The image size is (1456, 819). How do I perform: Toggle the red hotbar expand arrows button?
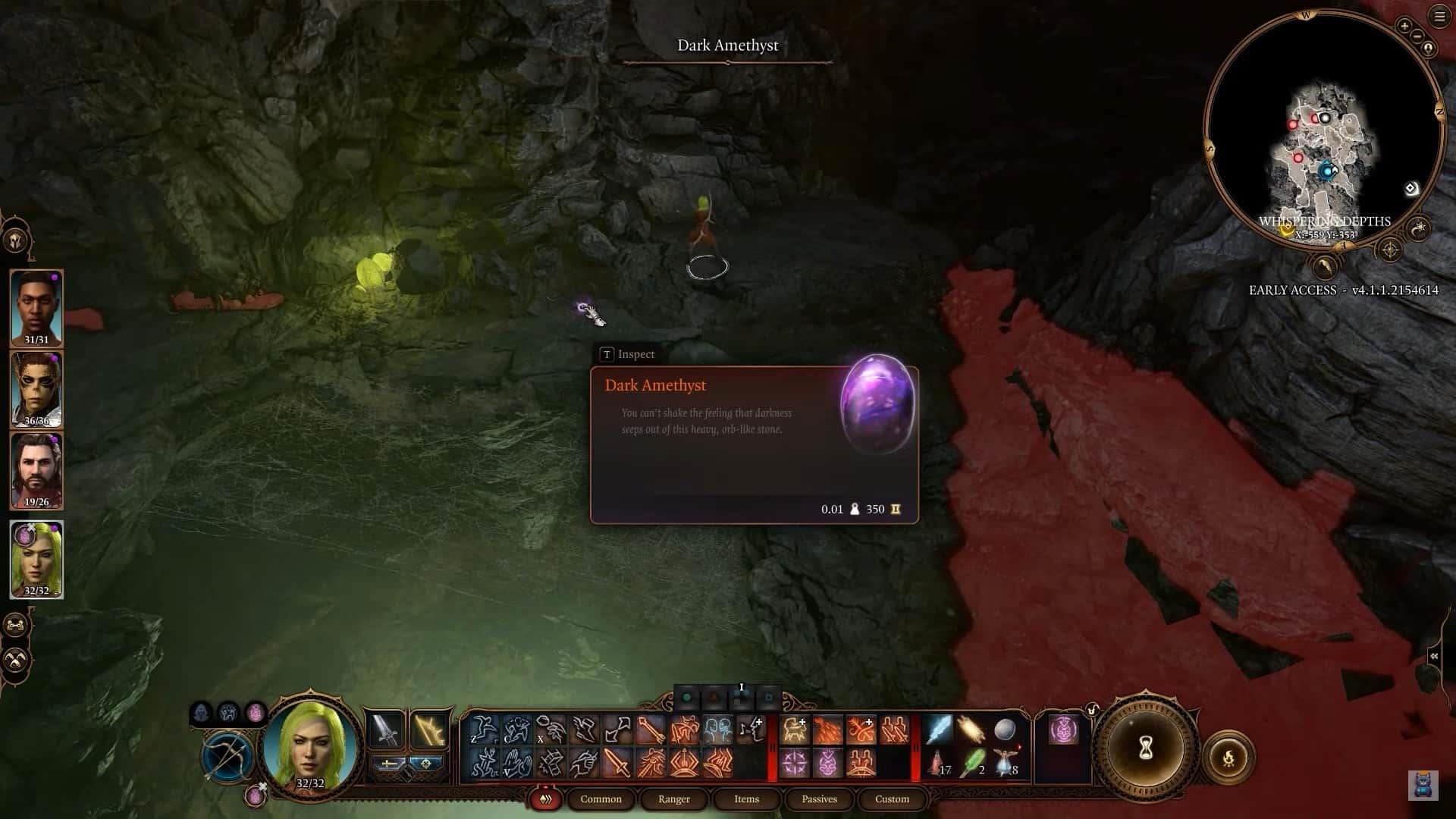click(544, 799)
